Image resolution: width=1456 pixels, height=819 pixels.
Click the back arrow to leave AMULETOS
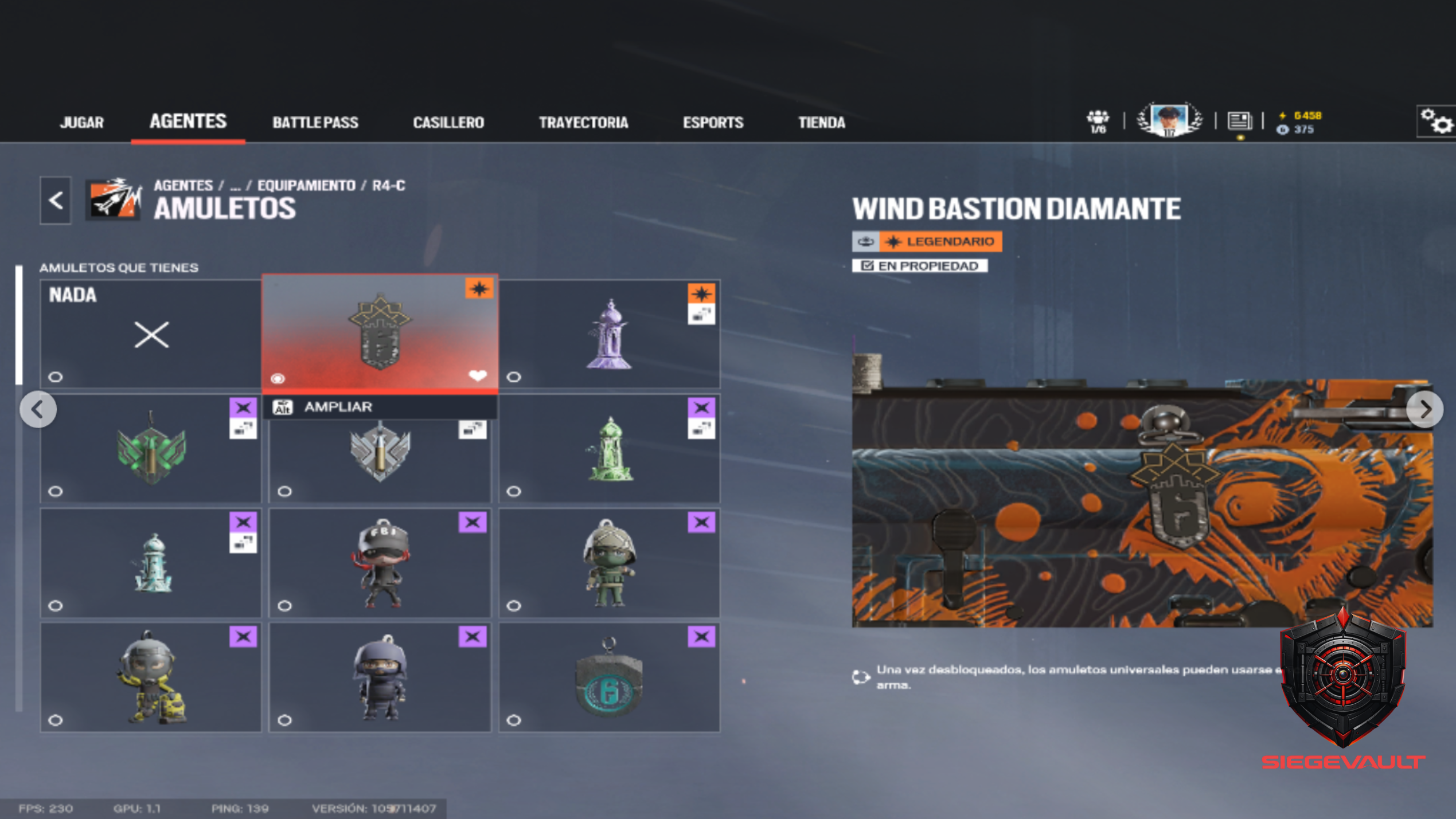coord(54,201)
